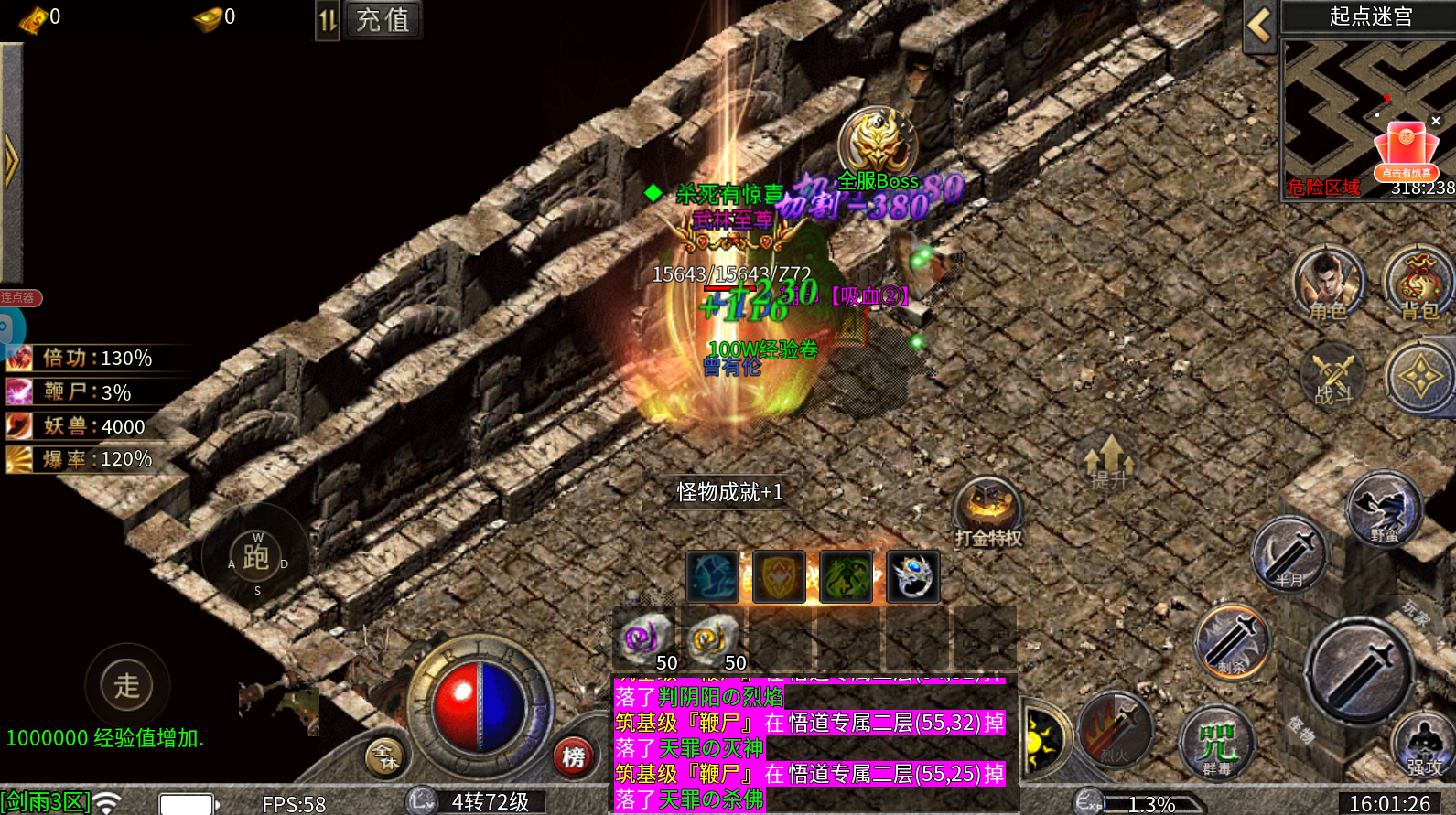Toggle the 刺杀 thrusting sword skill
Screen dimensions: 1456x815
[x=1232, y=640]
